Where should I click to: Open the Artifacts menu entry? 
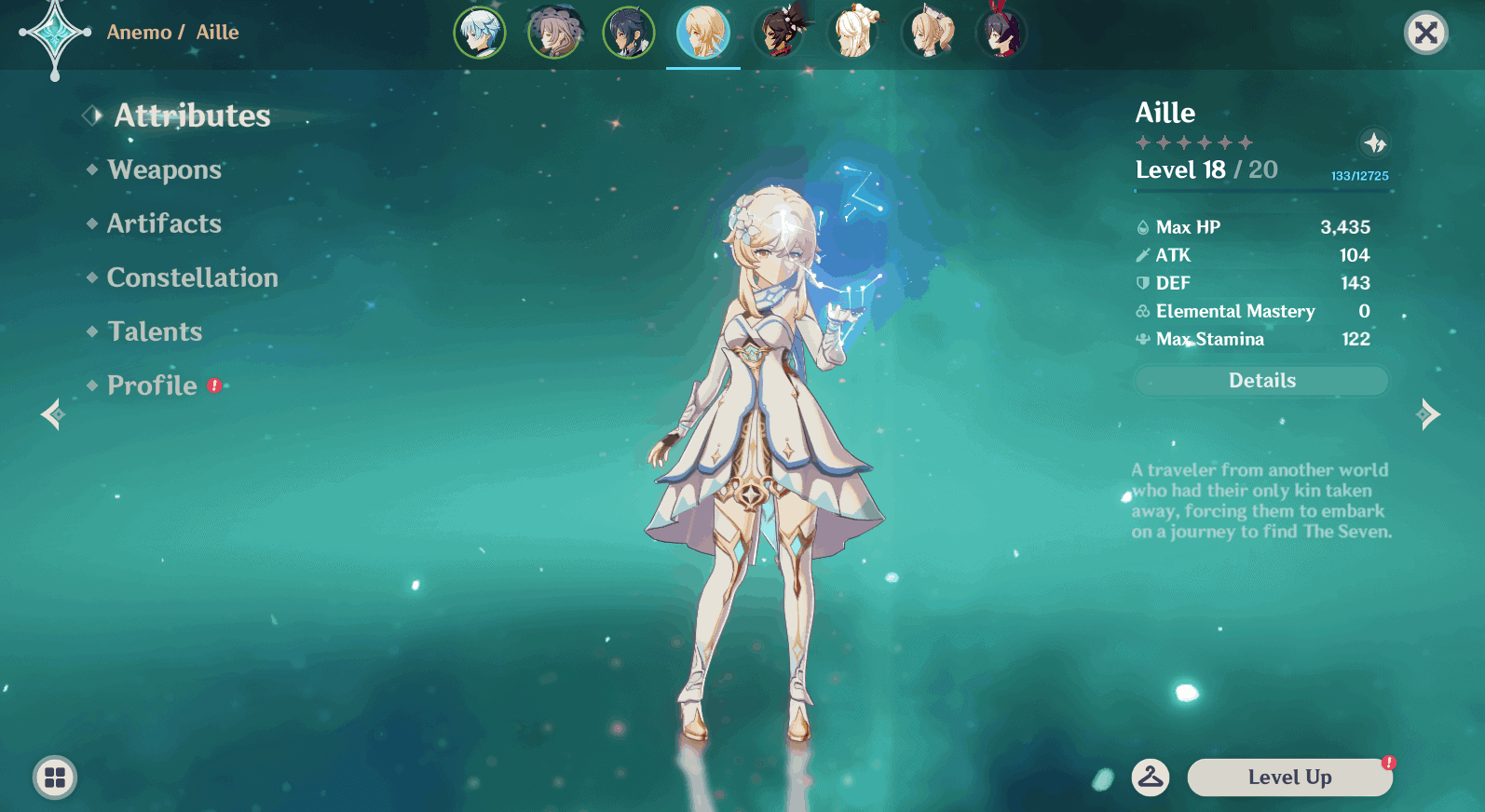click(164, 223)
